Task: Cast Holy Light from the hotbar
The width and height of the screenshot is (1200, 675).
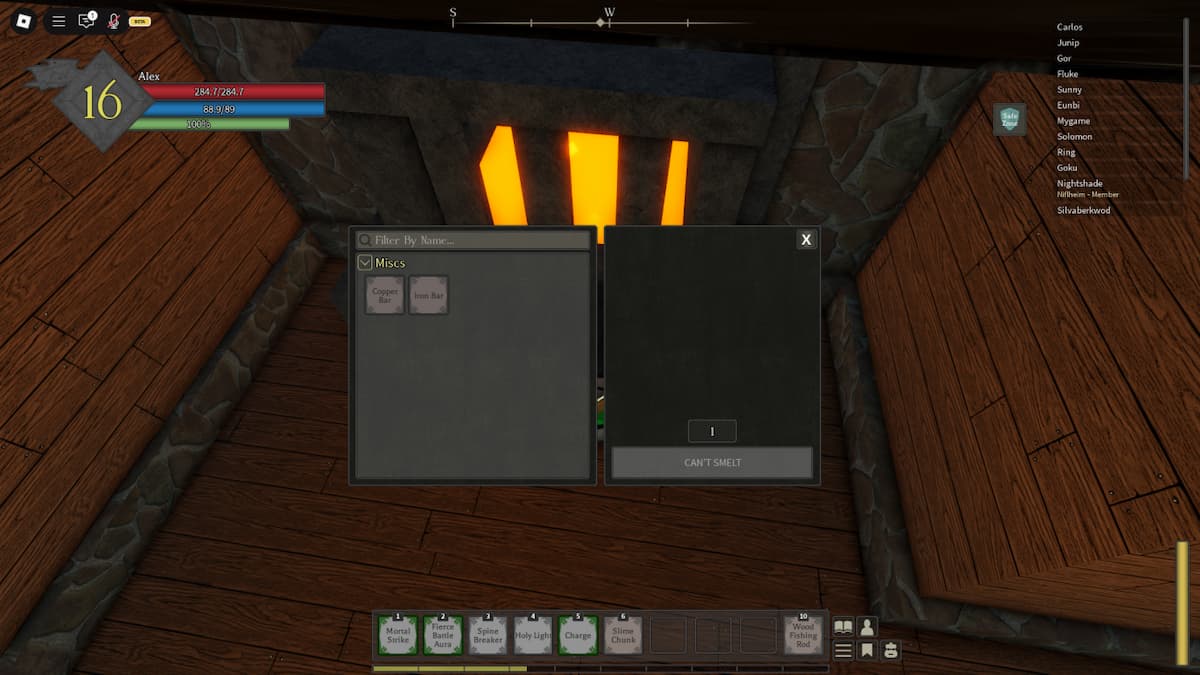Action: 533,635
